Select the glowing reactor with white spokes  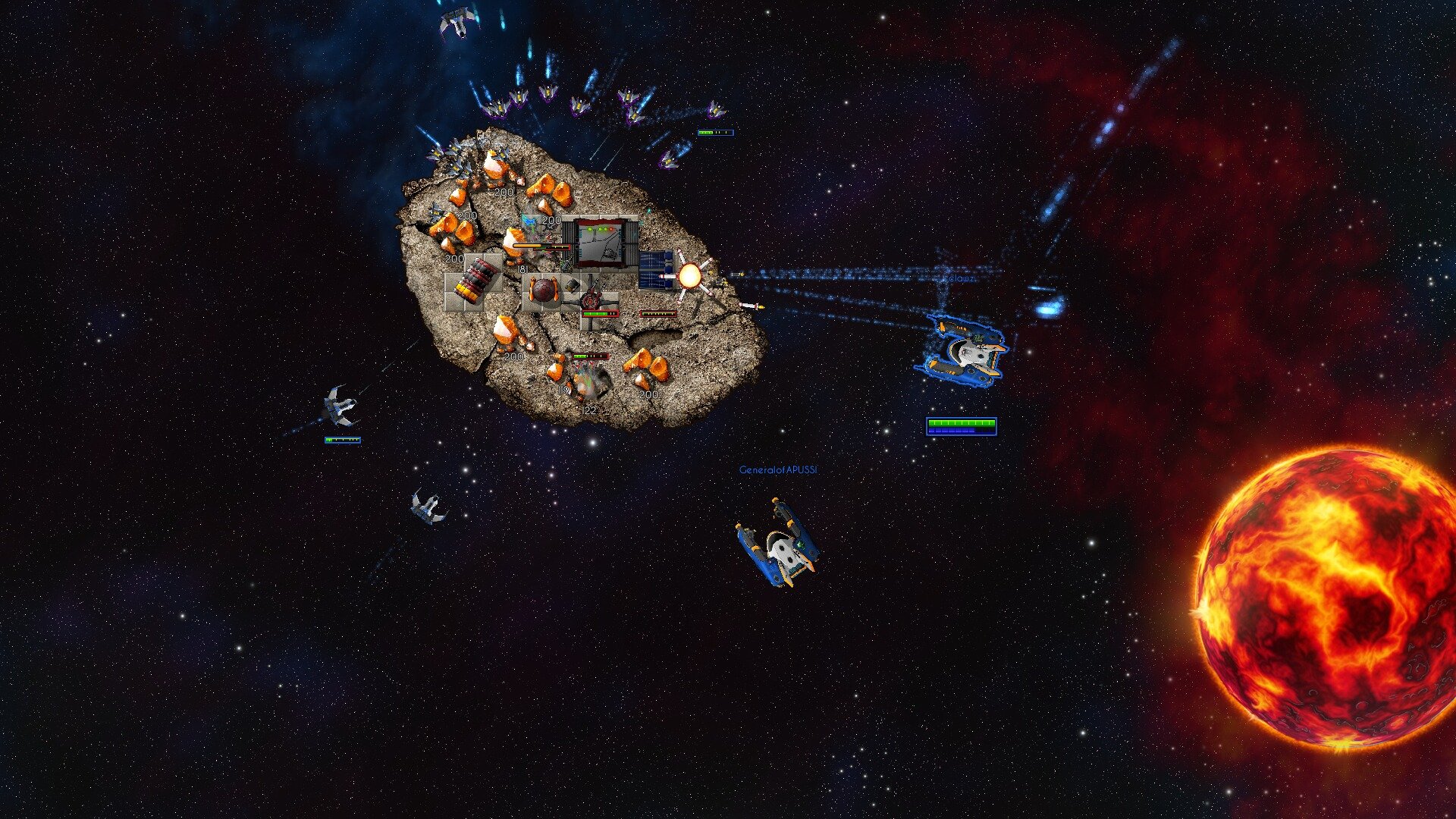pos(690,275)
